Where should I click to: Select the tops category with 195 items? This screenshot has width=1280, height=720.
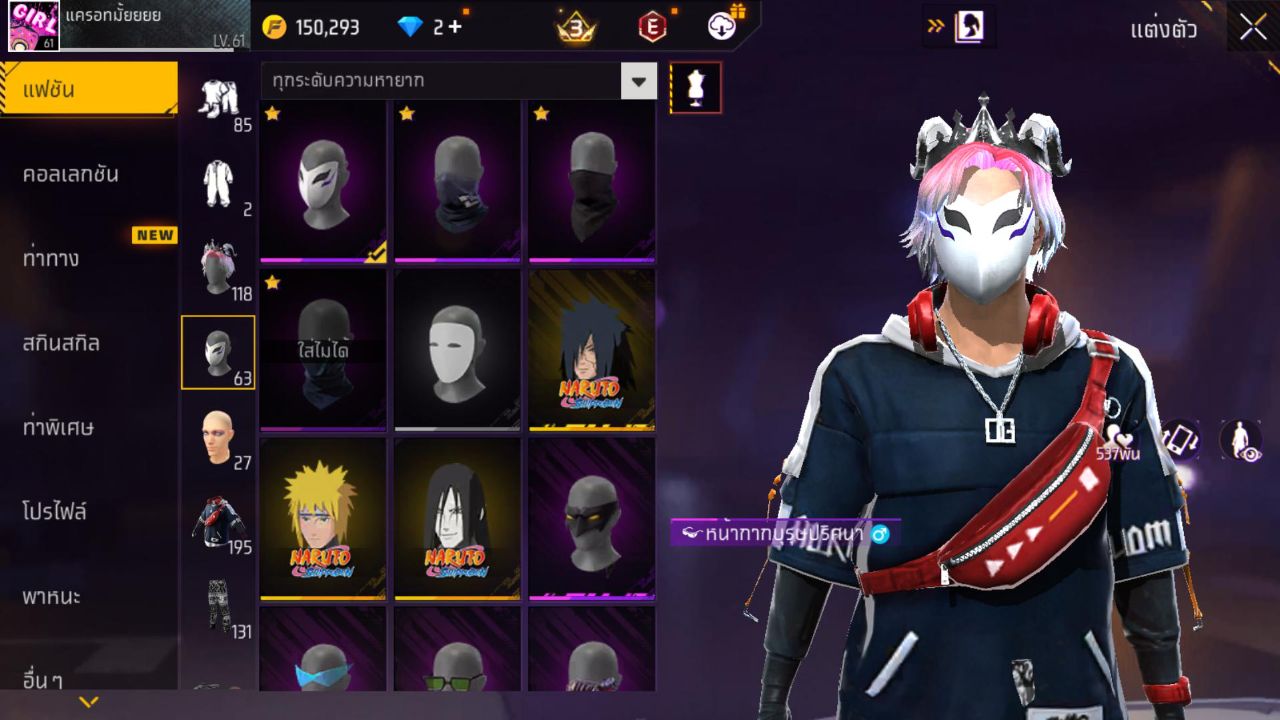[x=217, y=522]
